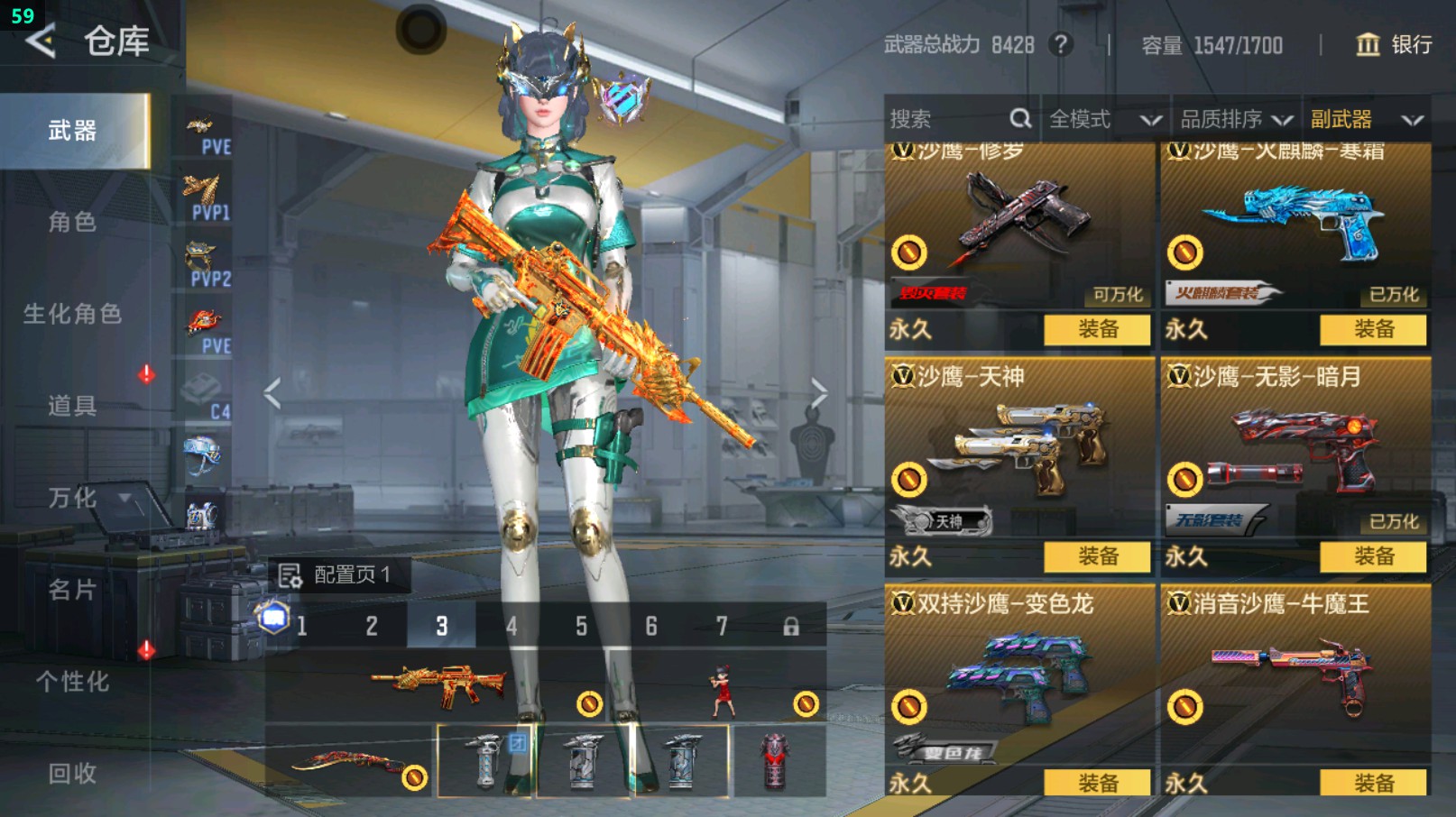The width and height of the screenshot is (1456, 817).
Task: Show the weapon power help question mark
Action: [1062, 45]
